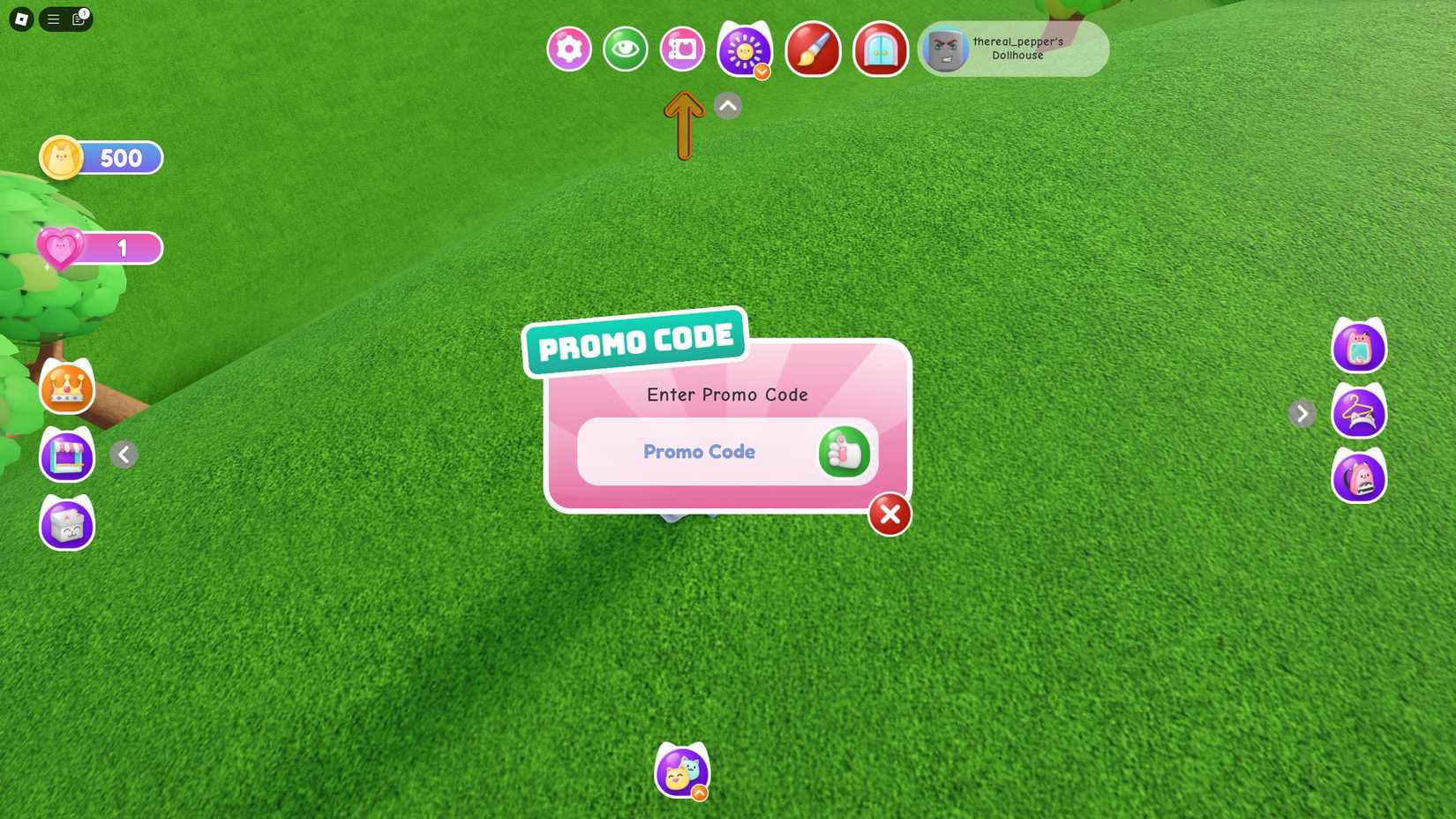Select the pink Tamagotchi pet icon
Screen dimensions: 1456x819
coord(1360,346)
